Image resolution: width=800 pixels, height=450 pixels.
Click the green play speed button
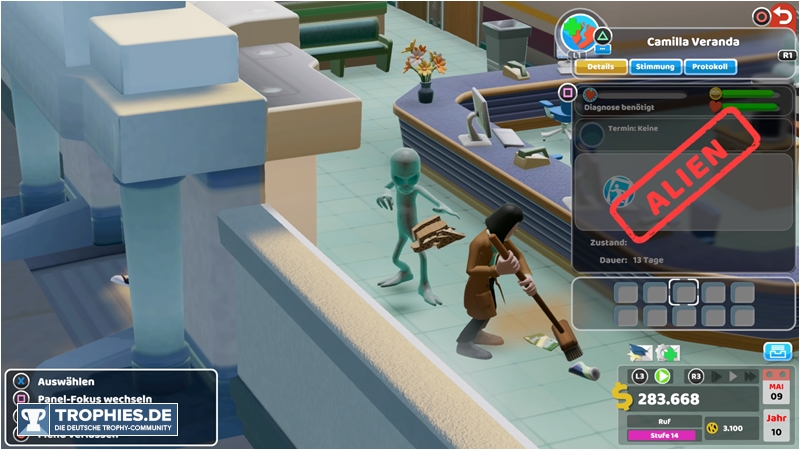tap(662, 376)
